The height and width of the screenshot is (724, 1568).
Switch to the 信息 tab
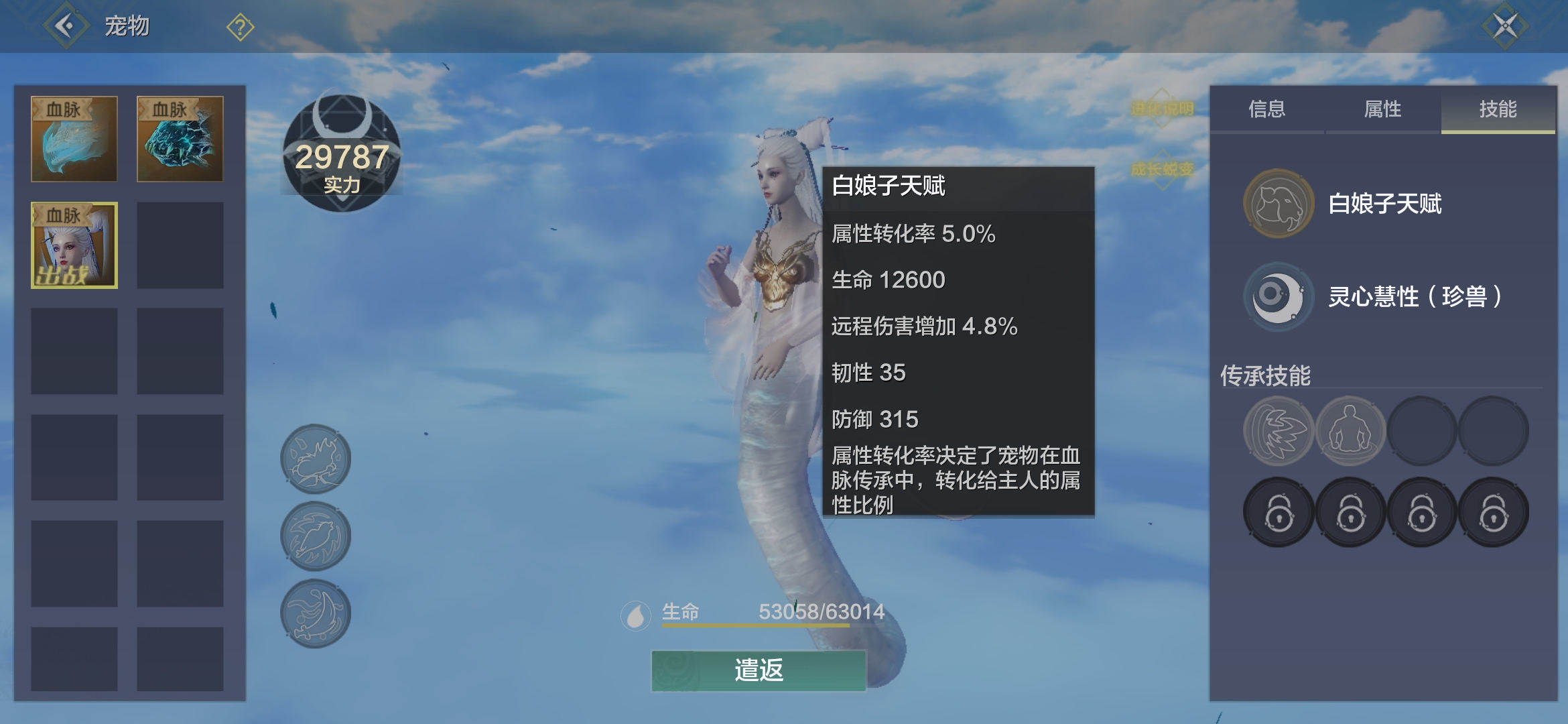pyautogui.click(x=1266, y=109)
